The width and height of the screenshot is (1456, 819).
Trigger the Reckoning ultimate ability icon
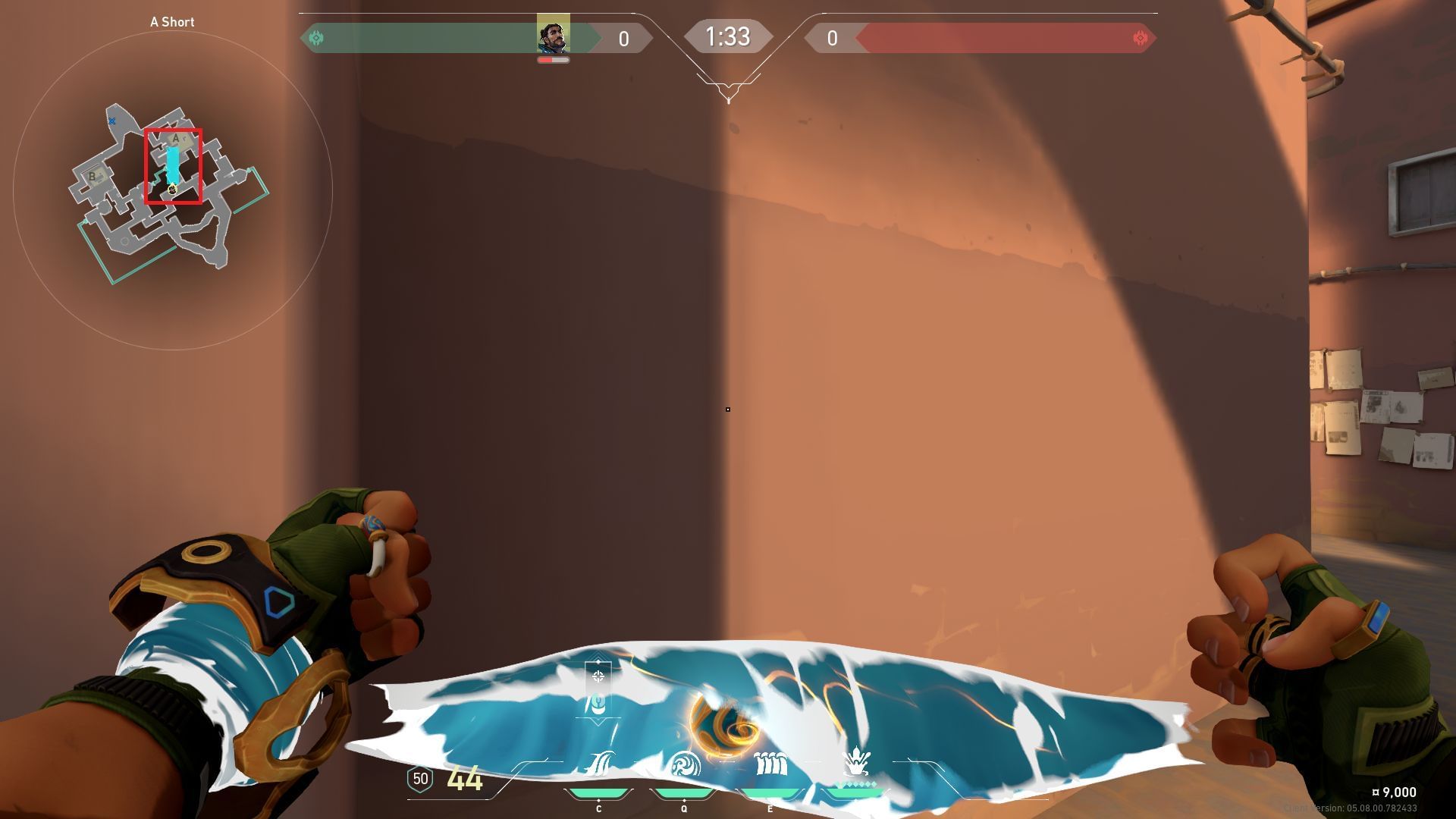856,761
